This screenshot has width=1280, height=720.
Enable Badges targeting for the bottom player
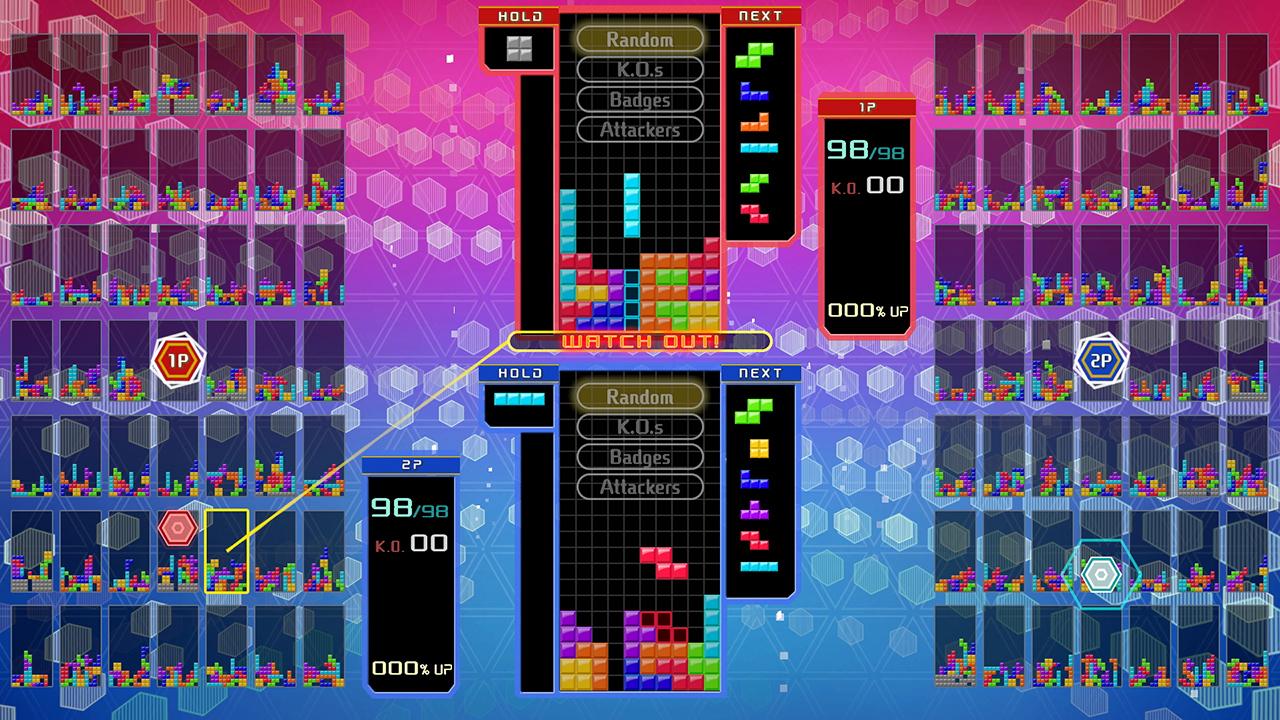click(641, 457)
